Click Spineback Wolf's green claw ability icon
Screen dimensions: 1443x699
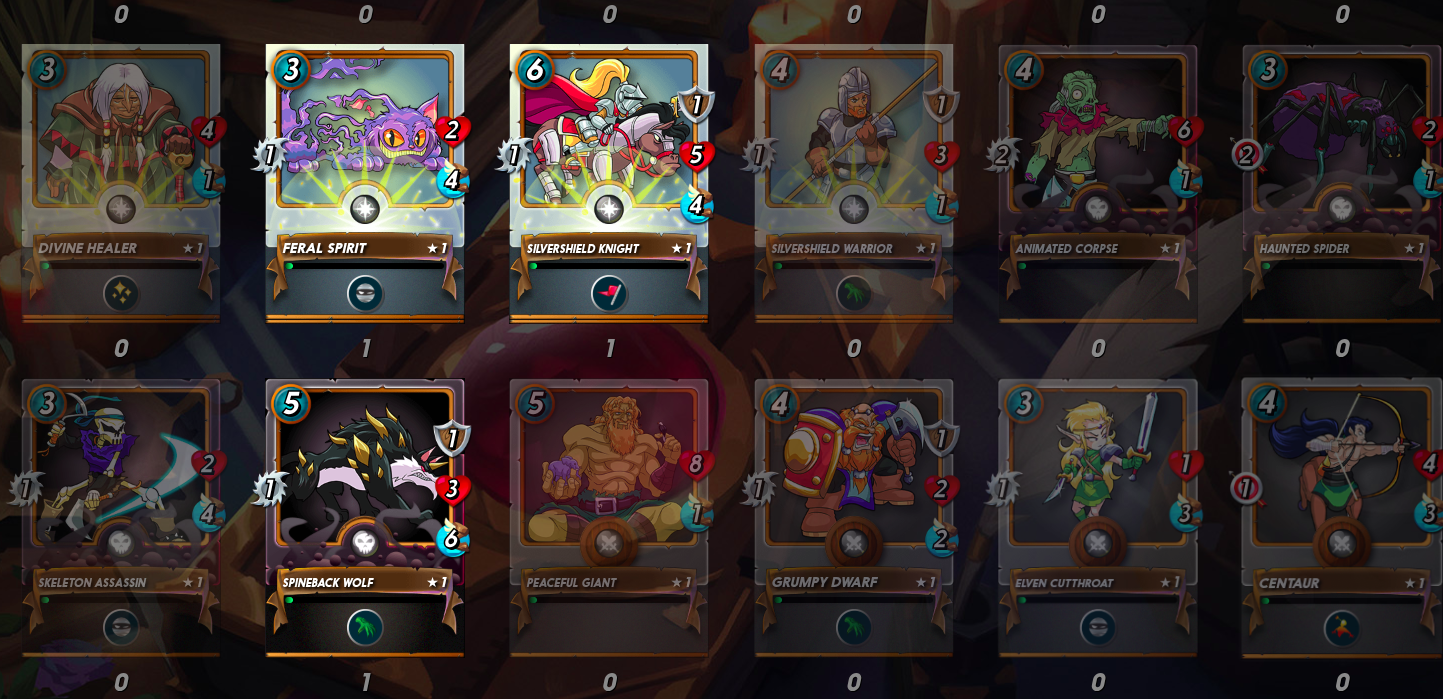[365, 628]
